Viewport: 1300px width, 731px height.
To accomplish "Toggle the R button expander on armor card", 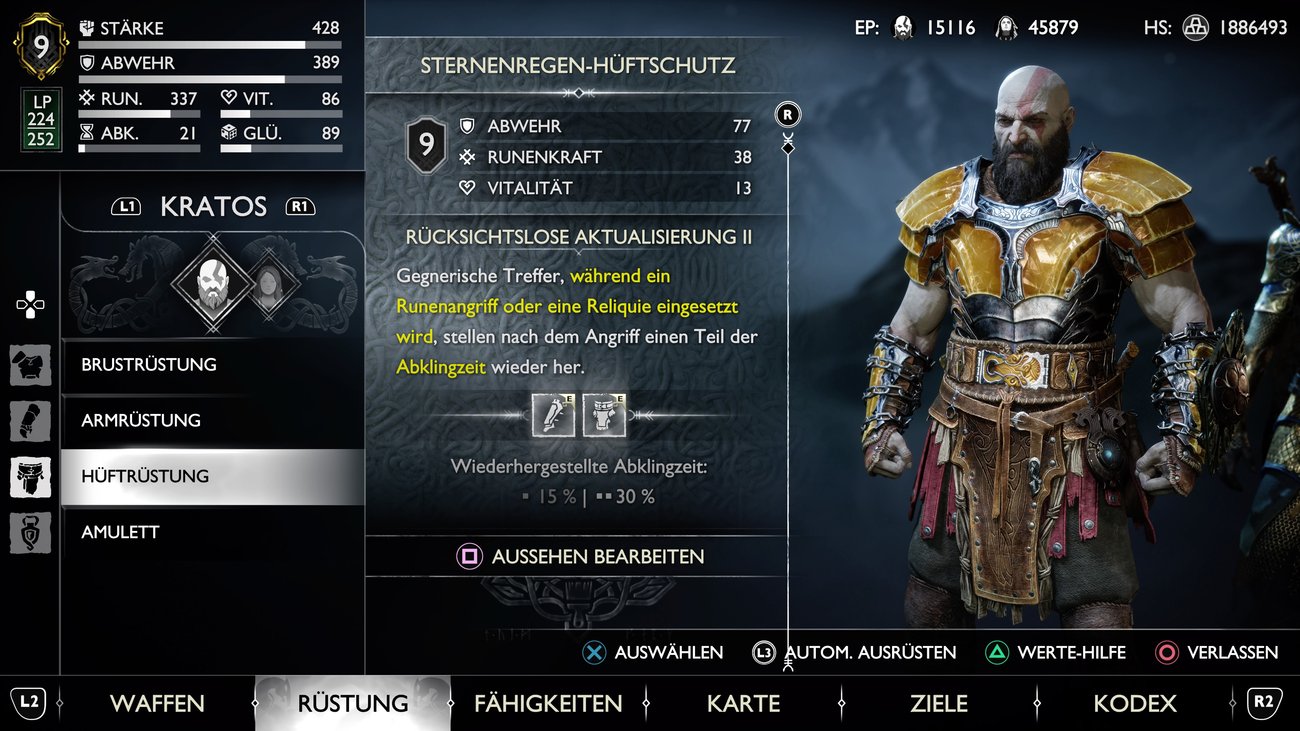I will pyautogui.click(x=787, y=114).
